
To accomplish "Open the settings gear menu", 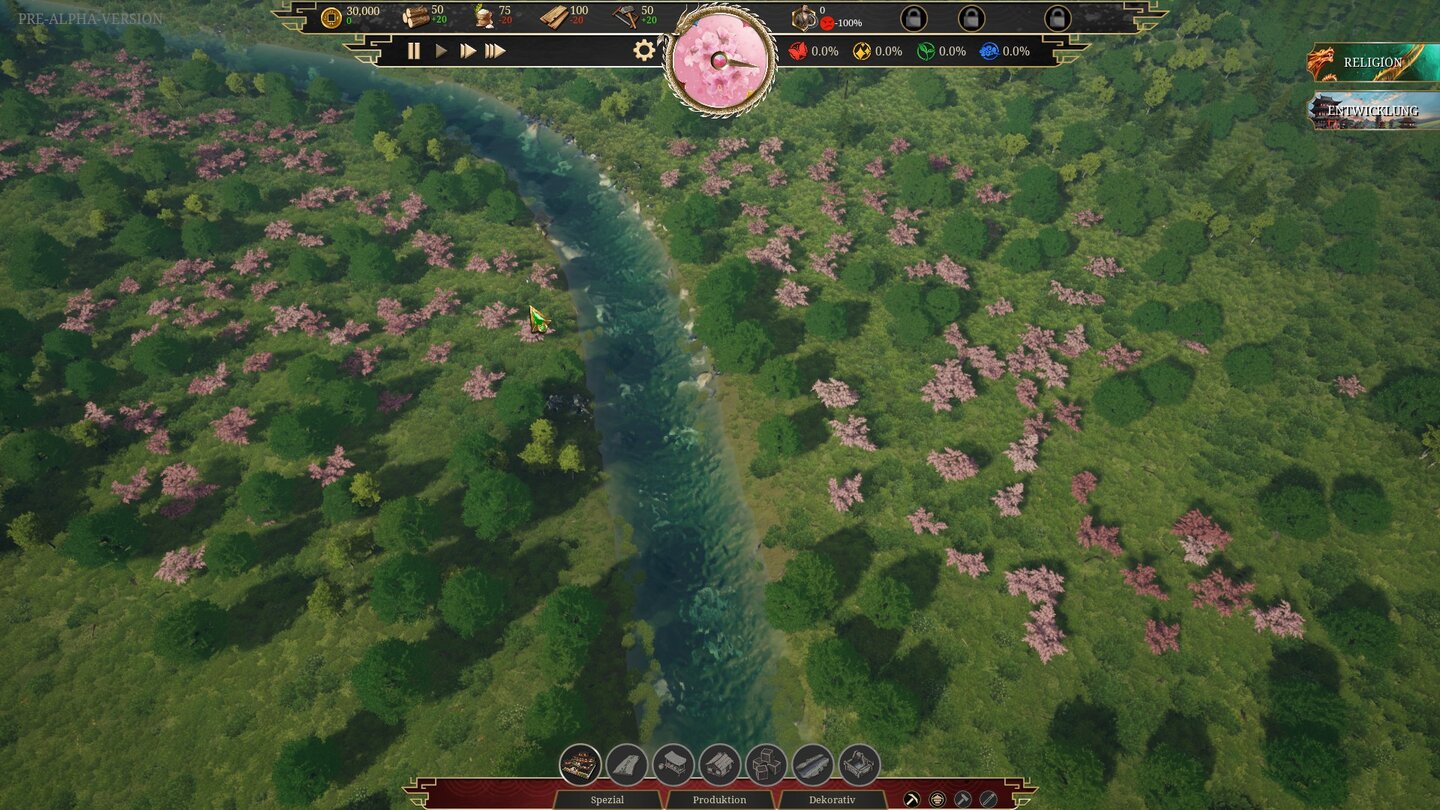I will (x=645, y=48).
